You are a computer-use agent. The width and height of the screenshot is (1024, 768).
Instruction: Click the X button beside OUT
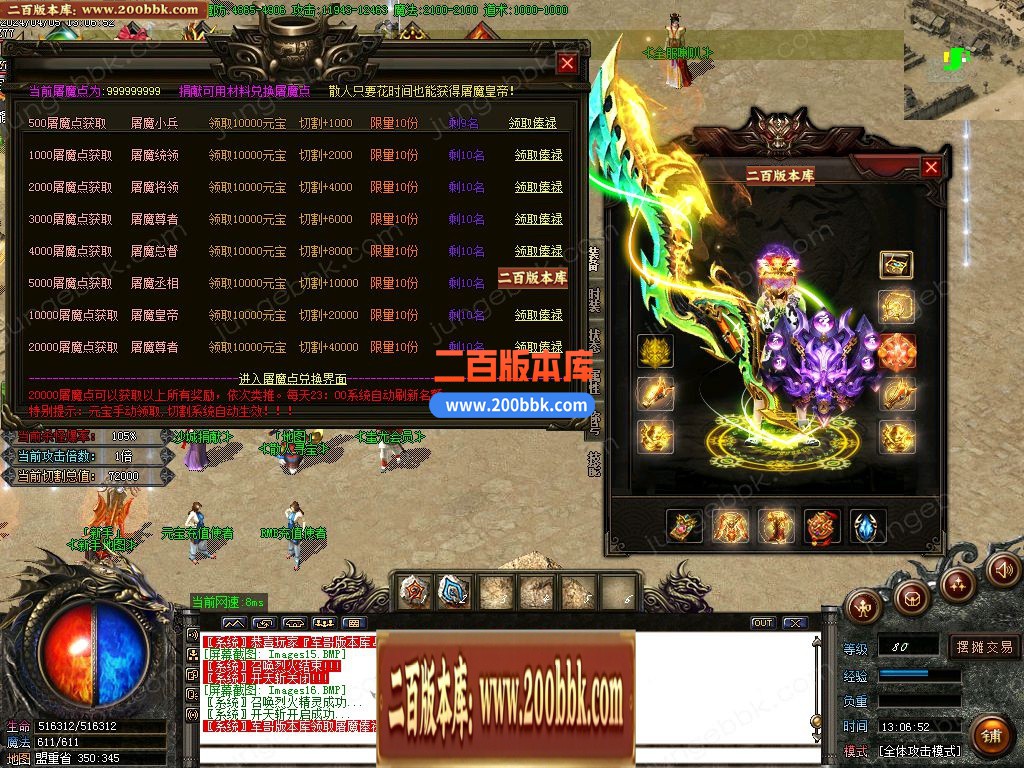pyautogui.click(x=794, y=623)
